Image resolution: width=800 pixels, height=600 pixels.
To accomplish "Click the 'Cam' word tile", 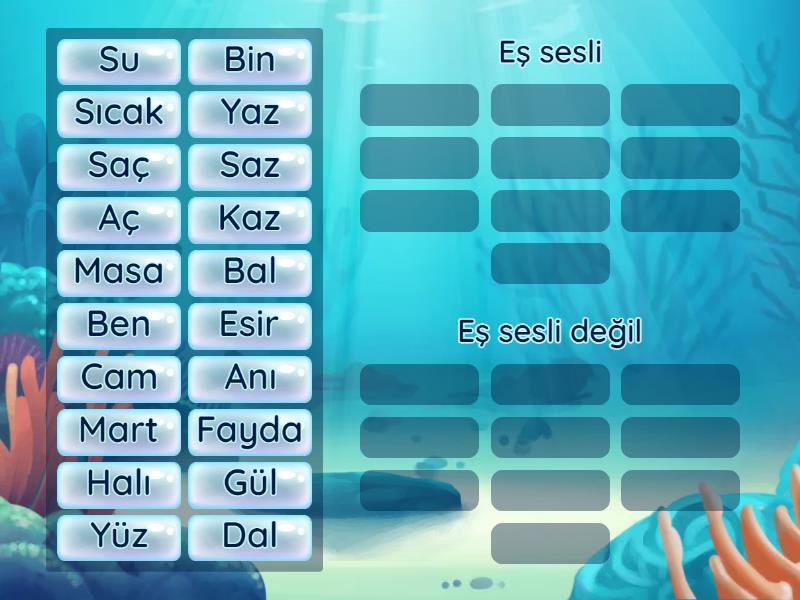I will click(x=119, y=379).
